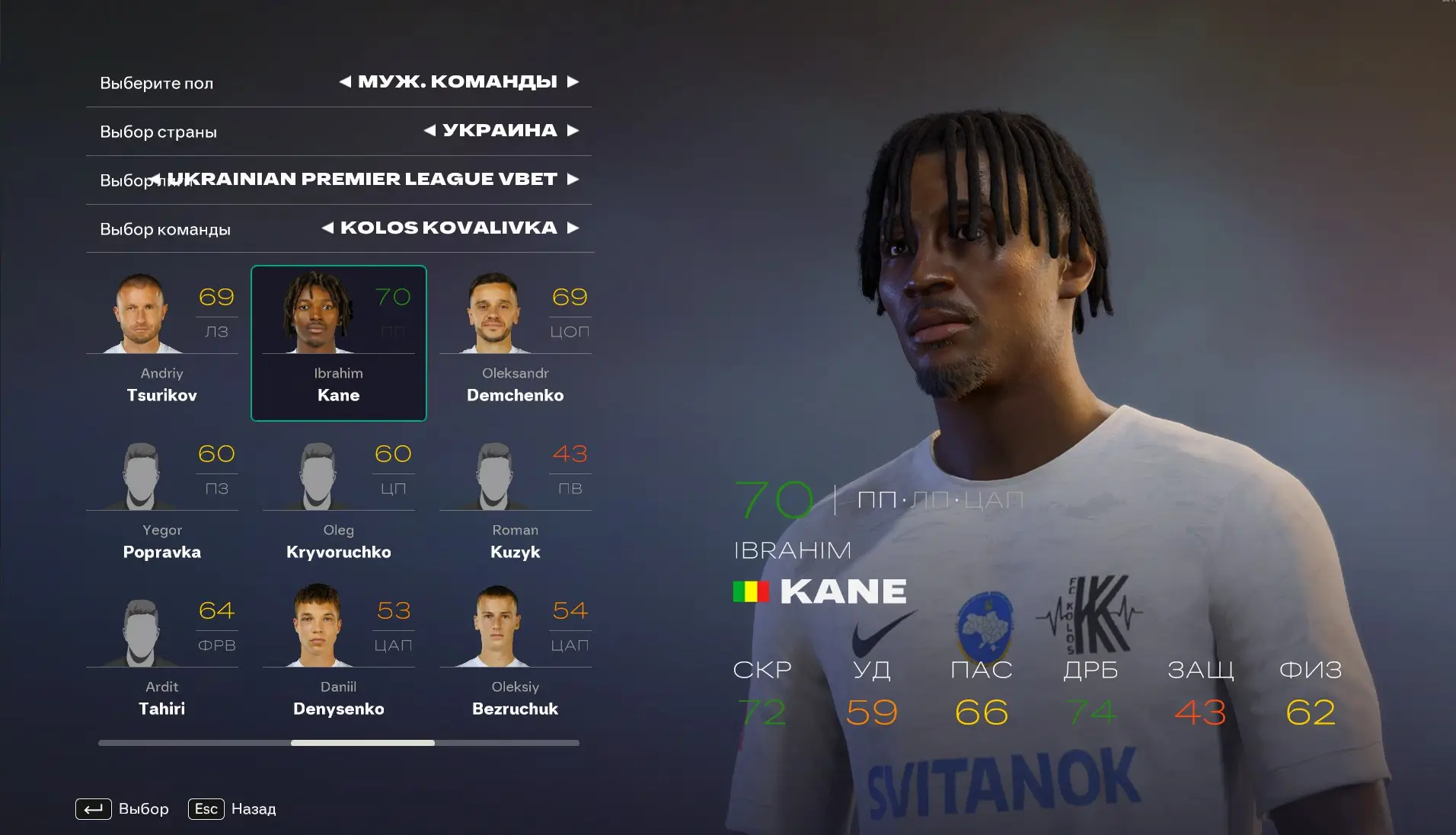
Task: Switch to the next country after УКРАИНА
Action: coord(573,130)
